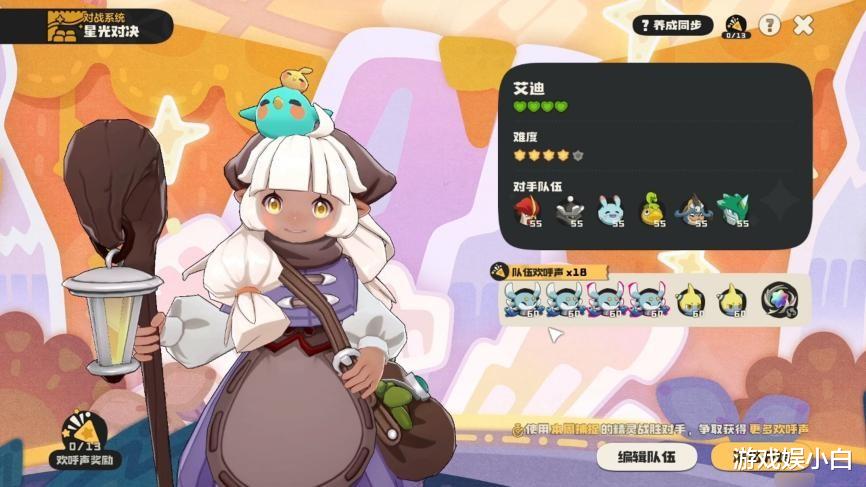Click the 养成同步 button
Viewport: 866px width, 487px height.
pos(673,25)
